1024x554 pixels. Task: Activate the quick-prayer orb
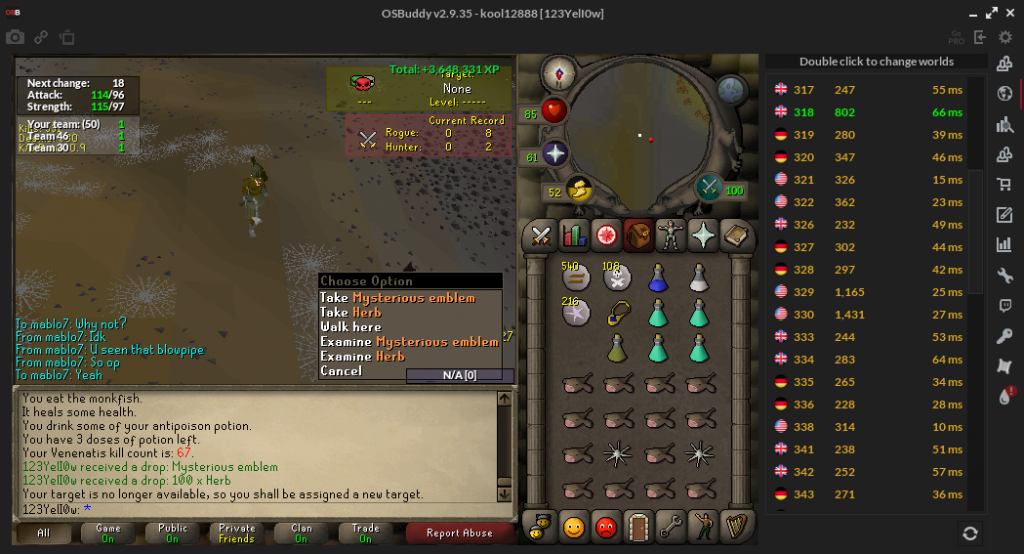tap(555, 154)
